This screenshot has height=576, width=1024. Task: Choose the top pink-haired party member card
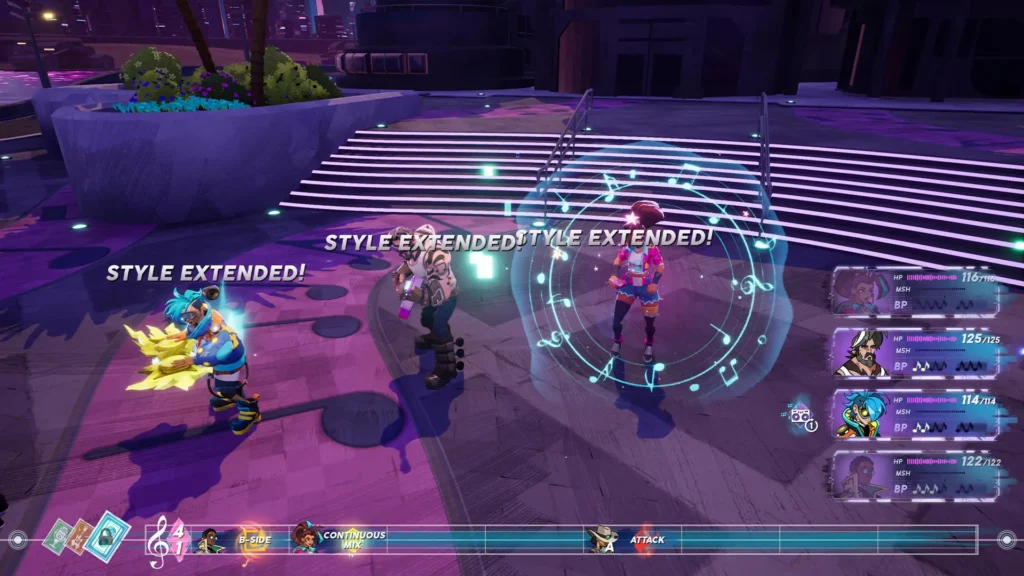915,291
